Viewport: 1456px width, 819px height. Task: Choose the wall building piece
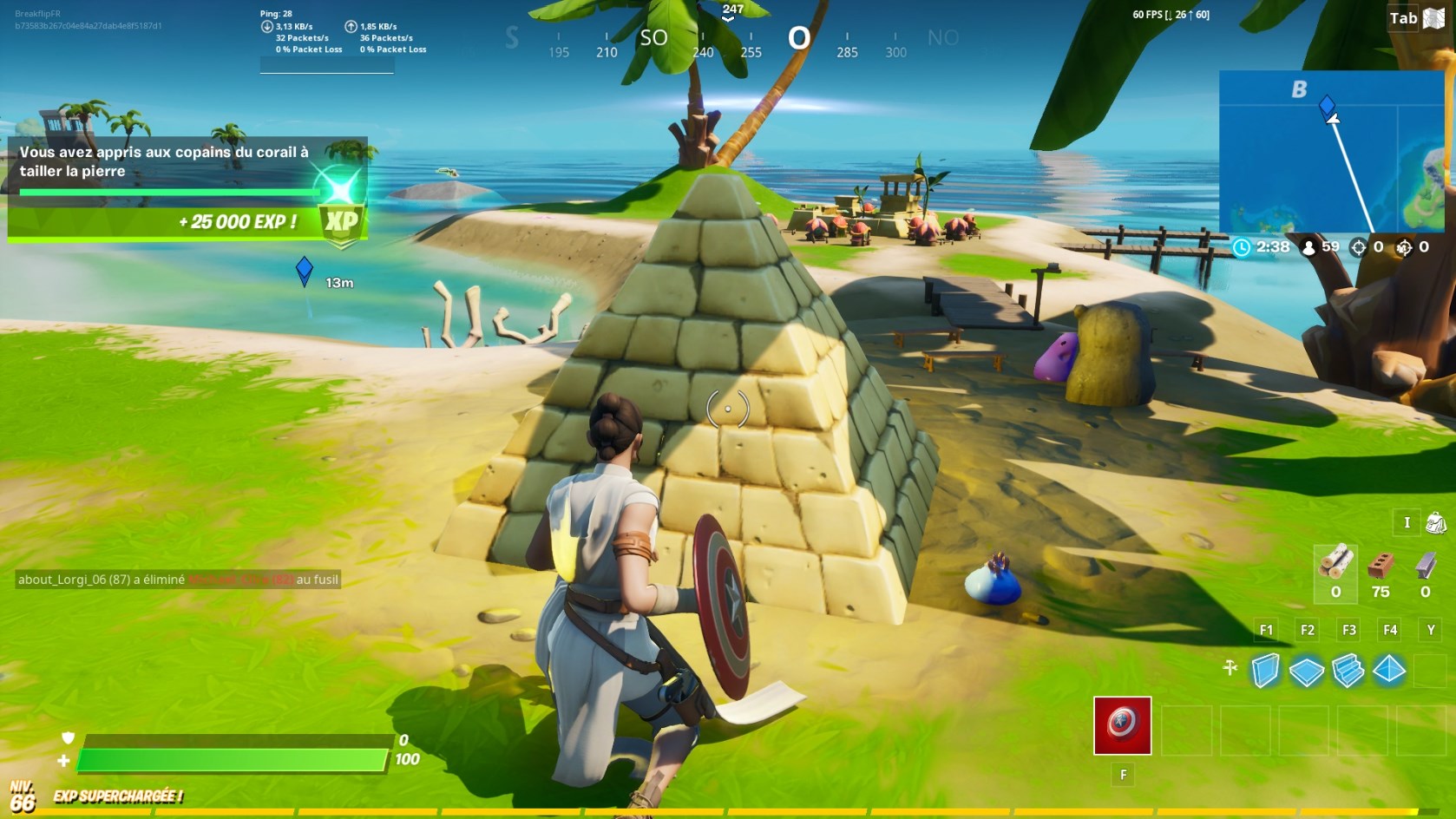click(x=1265, y=670)
